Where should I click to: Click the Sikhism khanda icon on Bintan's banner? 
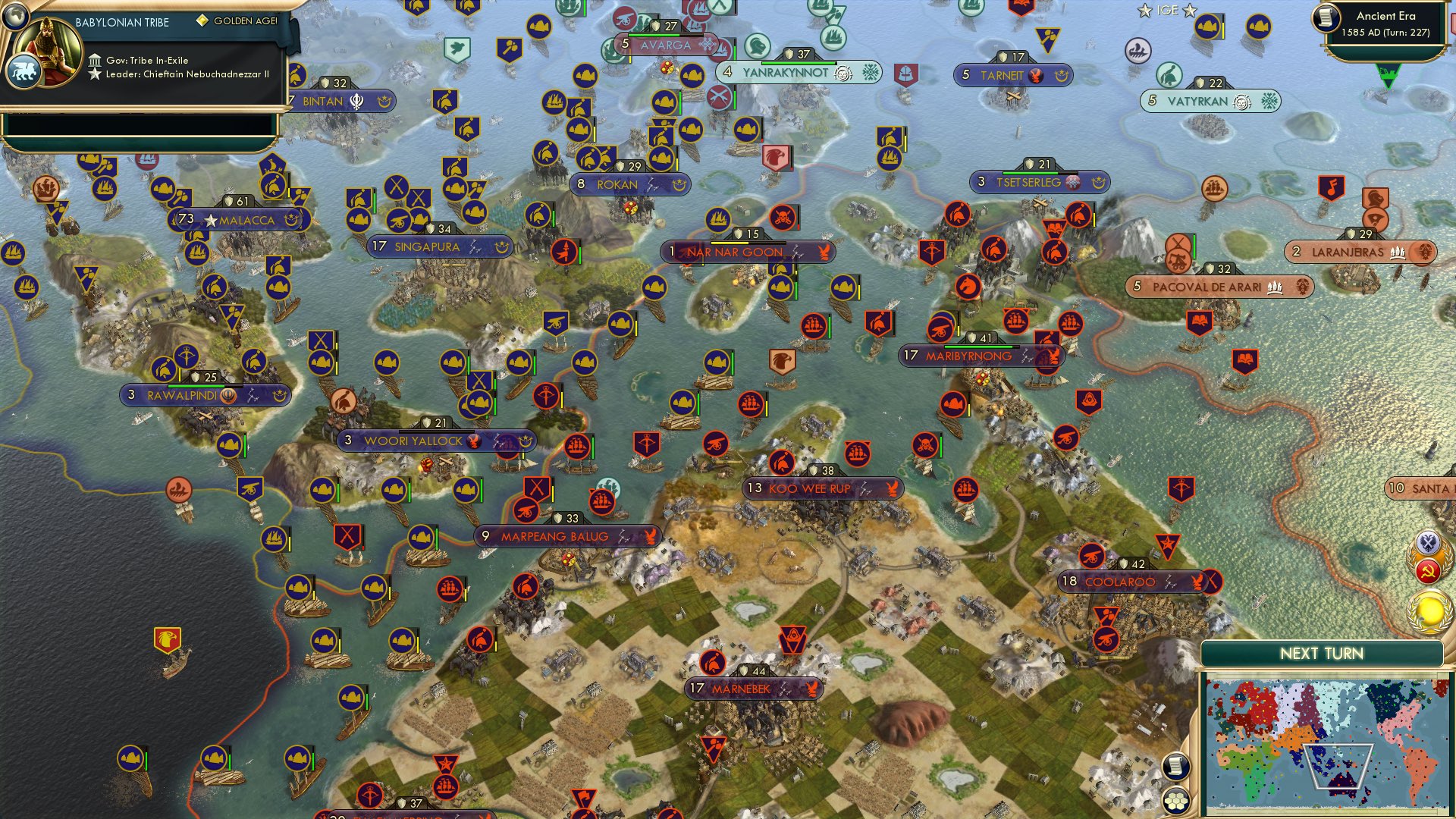coord(357,101)
